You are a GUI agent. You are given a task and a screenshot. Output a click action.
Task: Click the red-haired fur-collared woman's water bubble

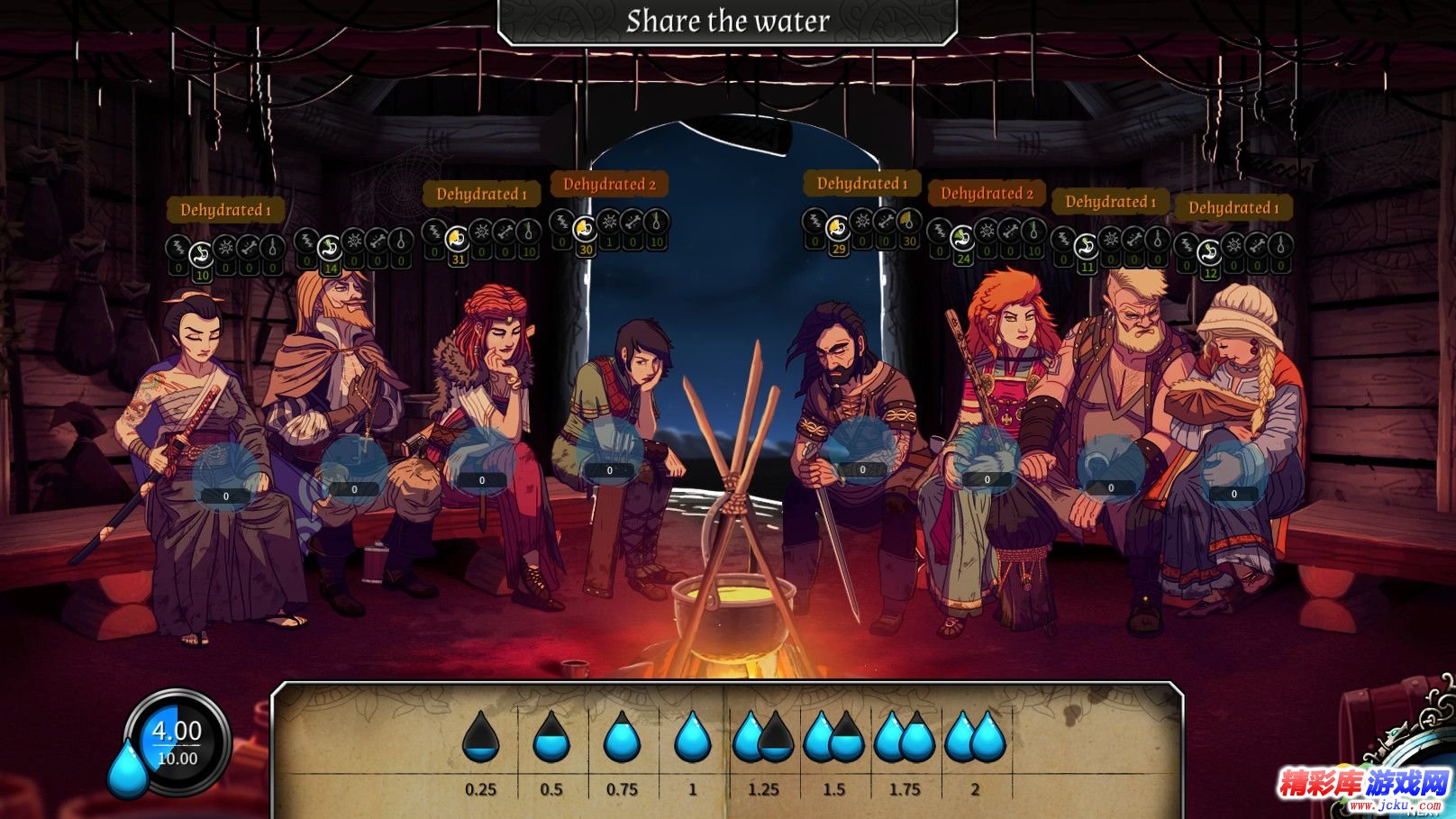(482, 461)
